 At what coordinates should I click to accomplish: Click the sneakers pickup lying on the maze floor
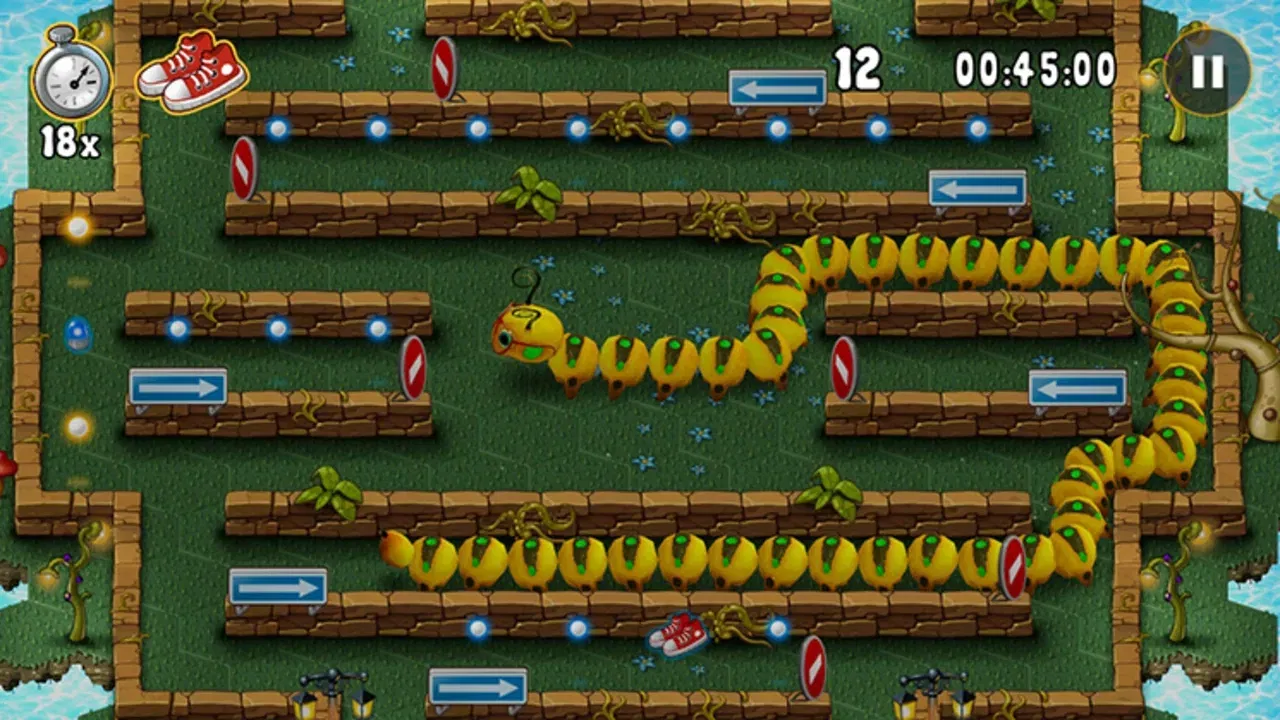coord(676,634)
